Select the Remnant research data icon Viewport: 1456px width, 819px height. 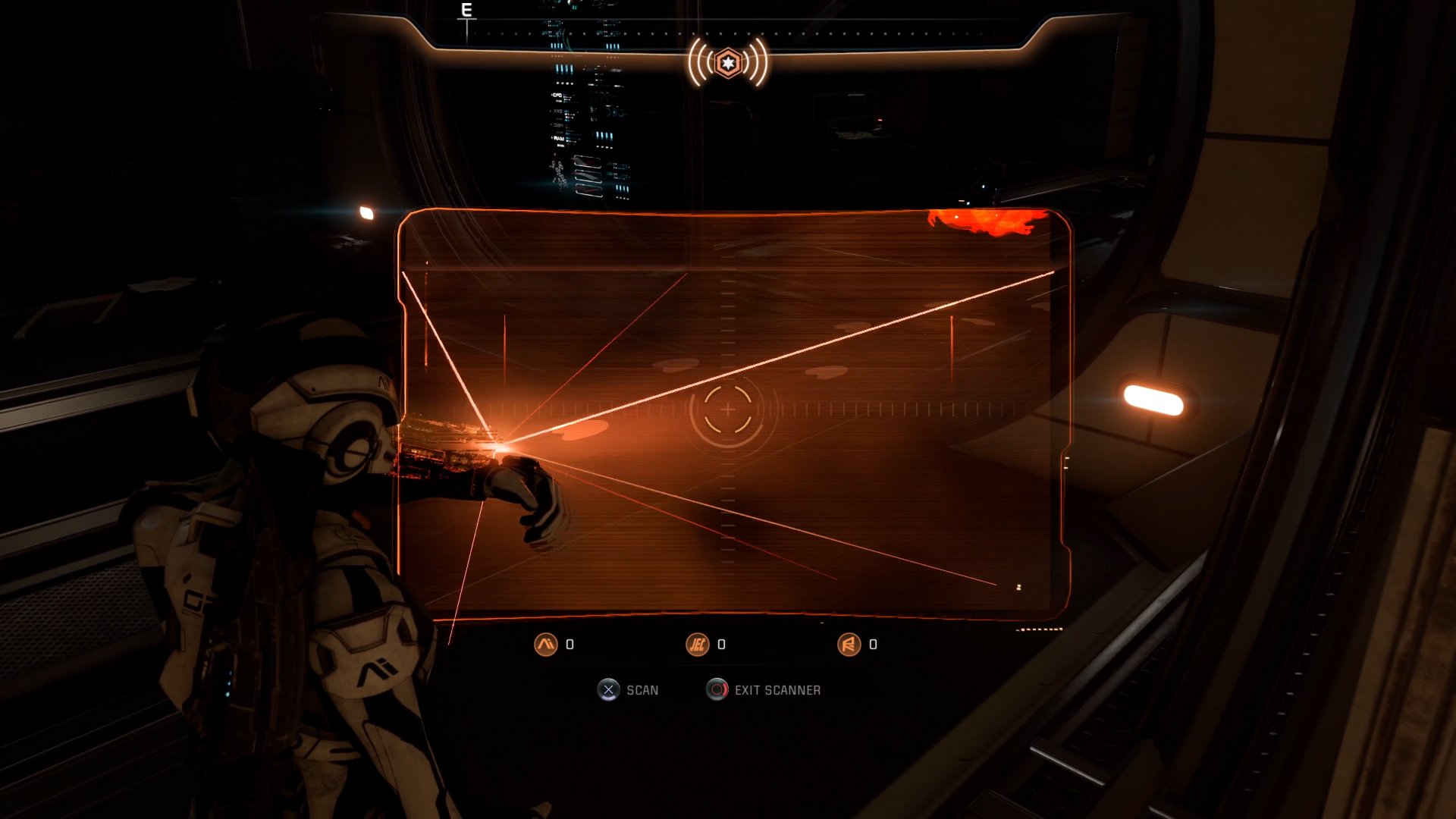[849, 645]
